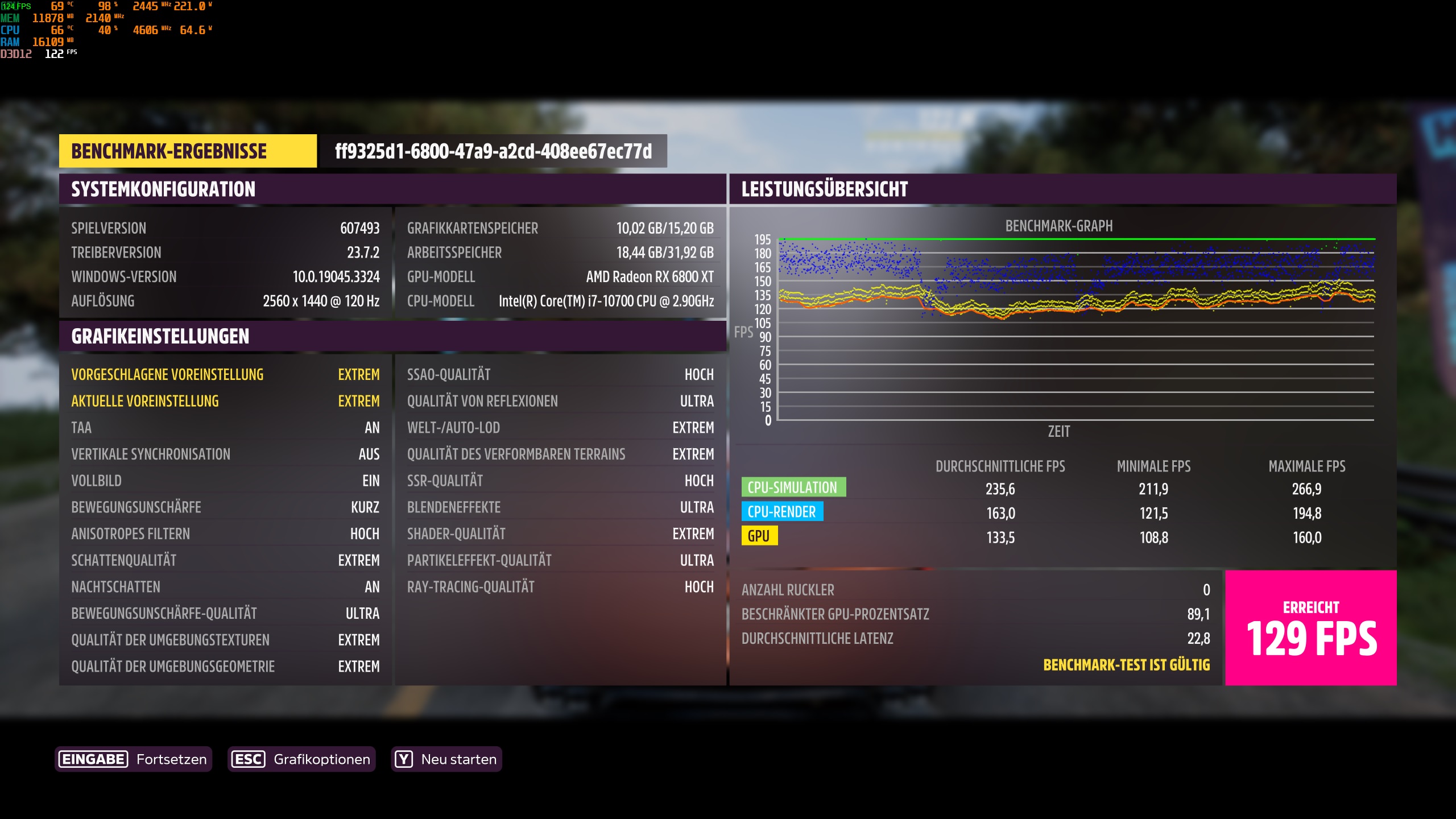Click the pink ERREICHT 129 FPS badge
This screenshot has height=819, width=1456.
pyautogui.click(x=1310, y=628)
